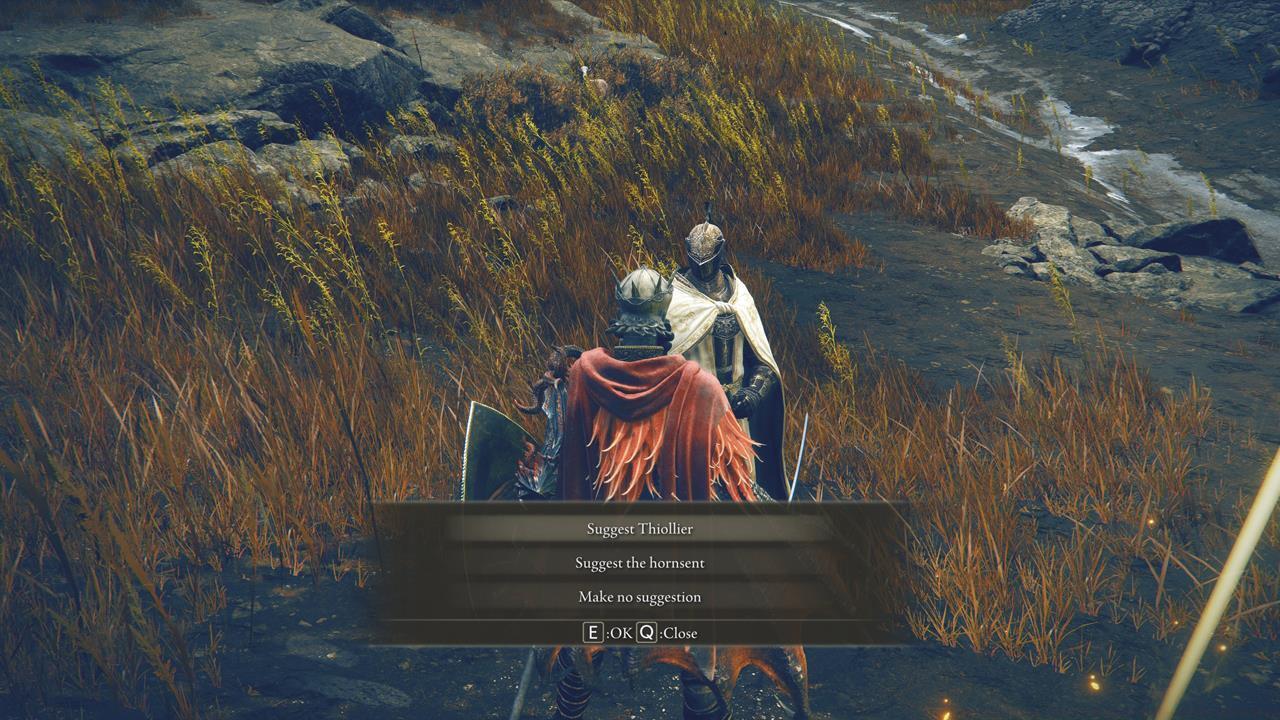Pick 'Make no suggestion' option
This screenshot has width=1280, height=720.
pos(640,596)
